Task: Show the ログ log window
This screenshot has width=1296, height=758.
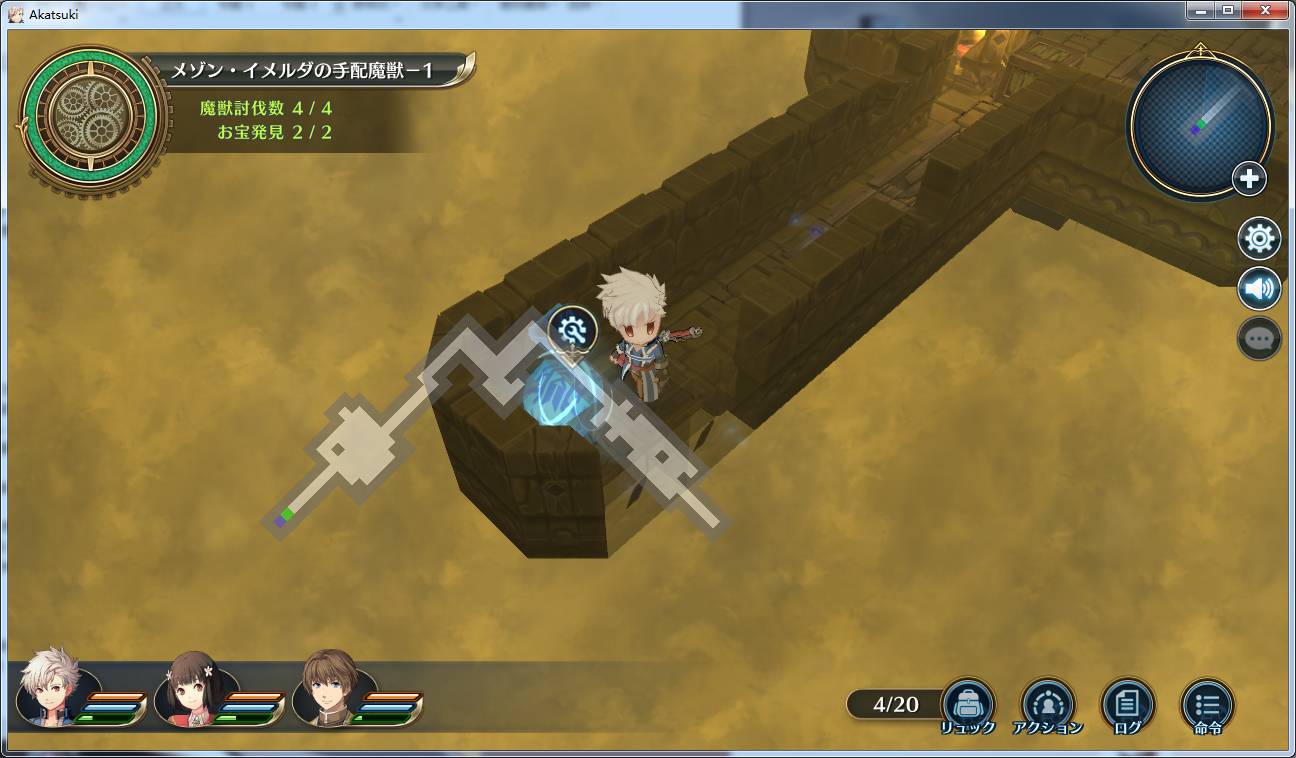Action: click(x=1127, y=703)
